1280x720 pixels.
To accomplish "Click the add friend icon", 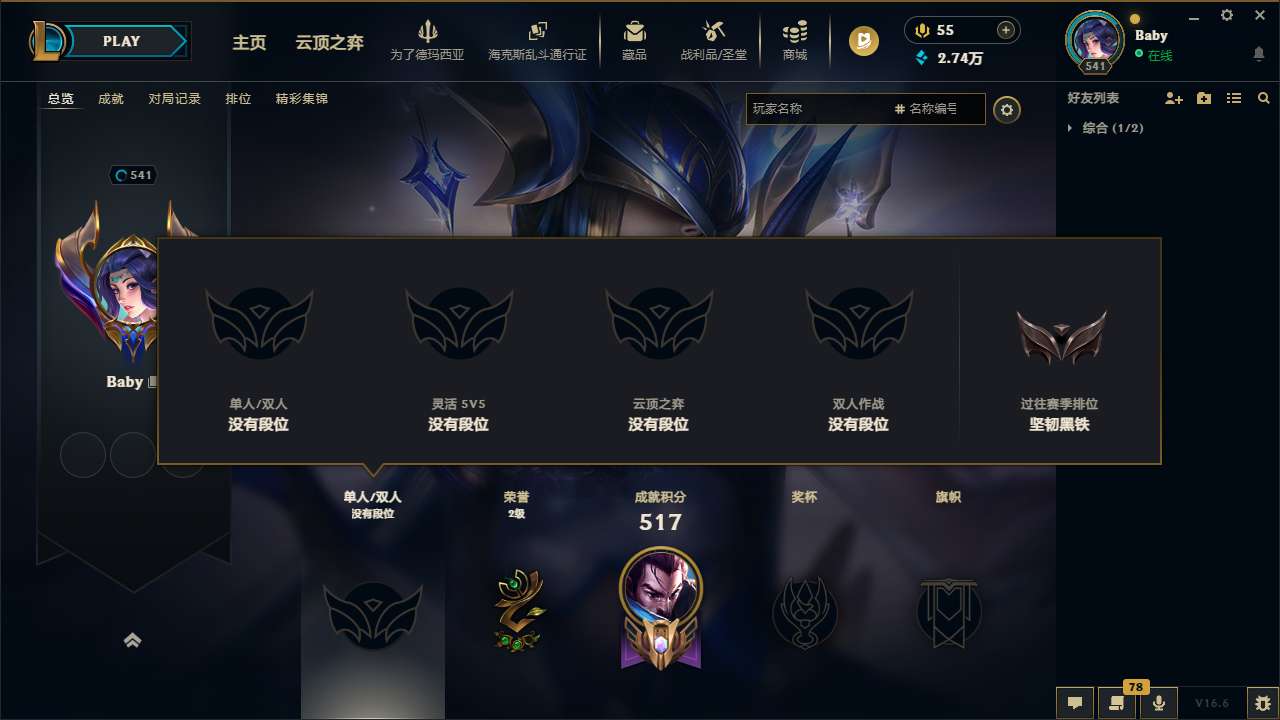I will pyautogui.click(x=1172, y=98).
